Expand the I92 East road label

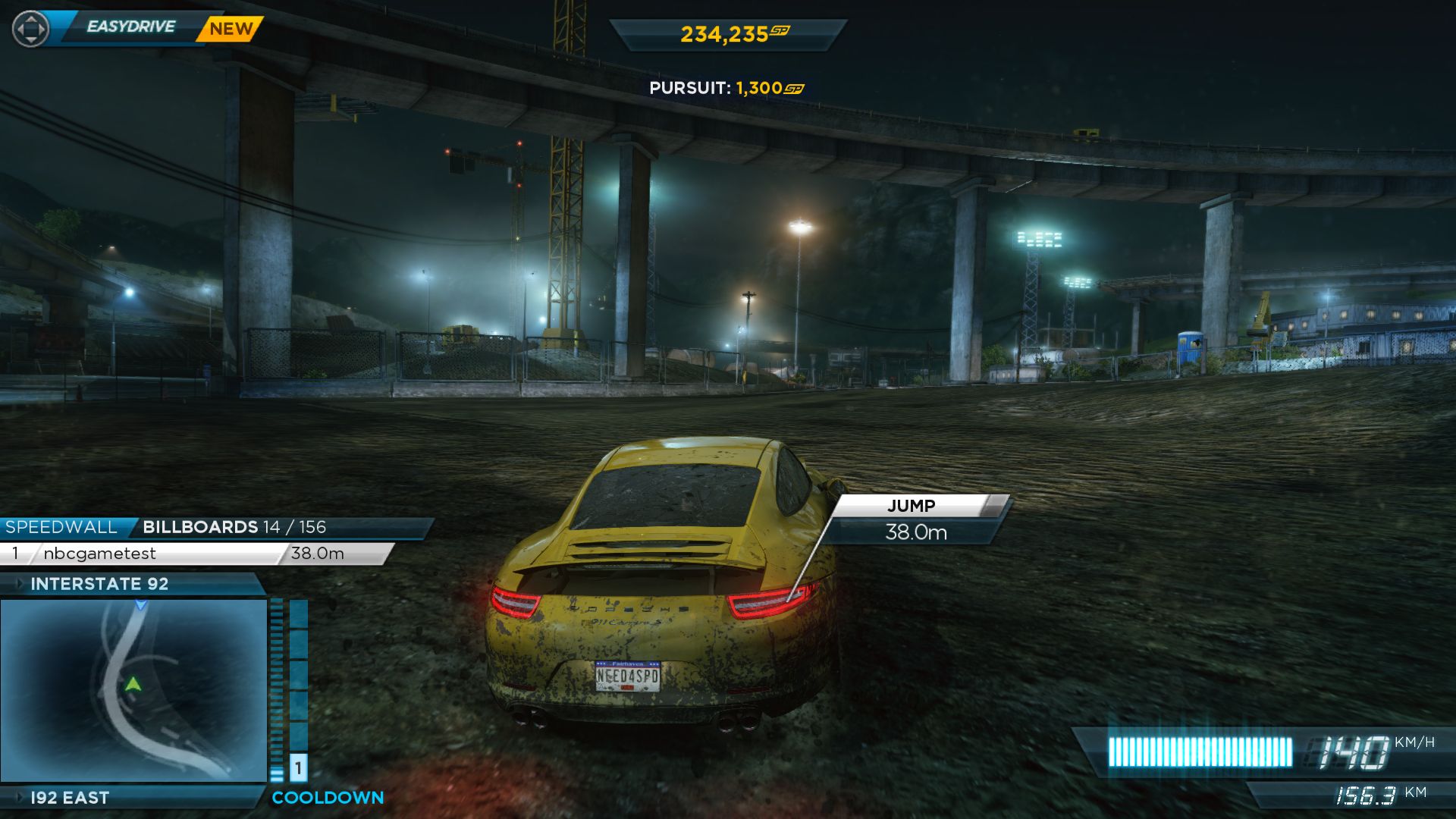tap(70, 798)
